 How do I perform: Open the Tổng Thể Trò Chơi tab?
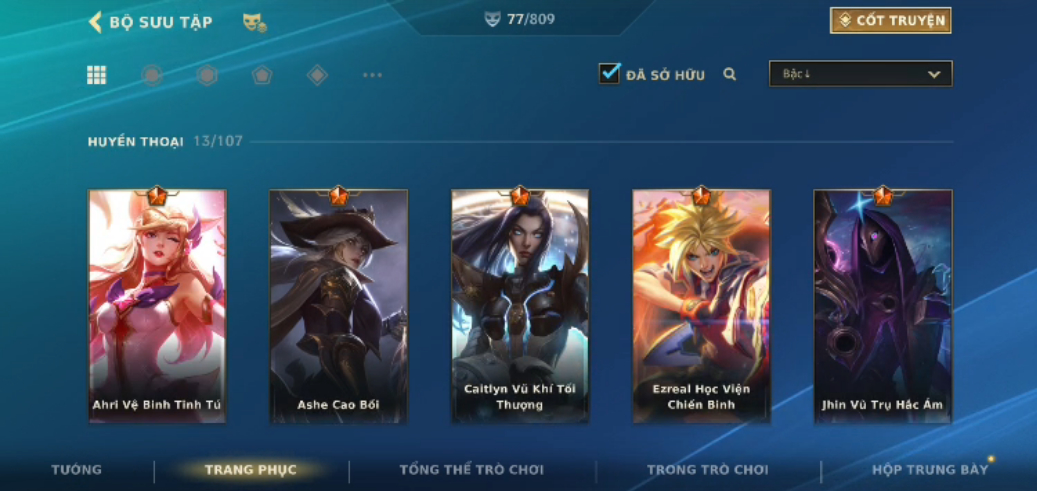point(472,470)
